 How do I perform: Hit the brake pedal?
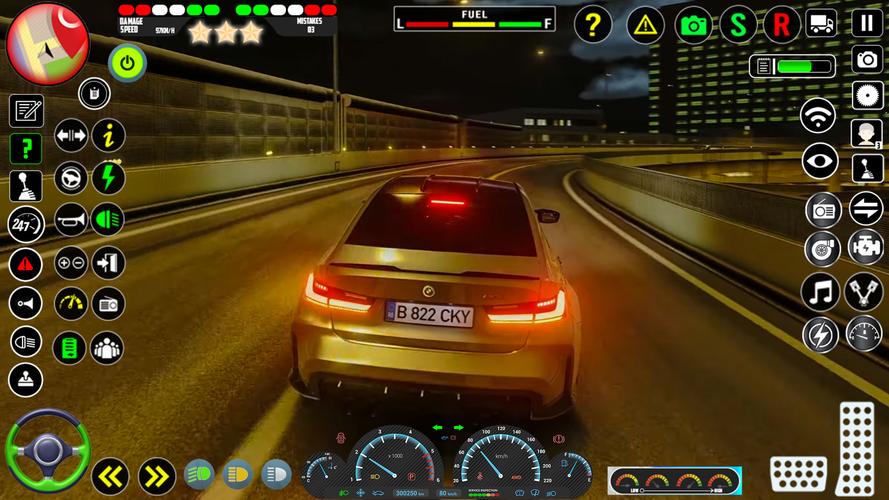pos(798,473)
